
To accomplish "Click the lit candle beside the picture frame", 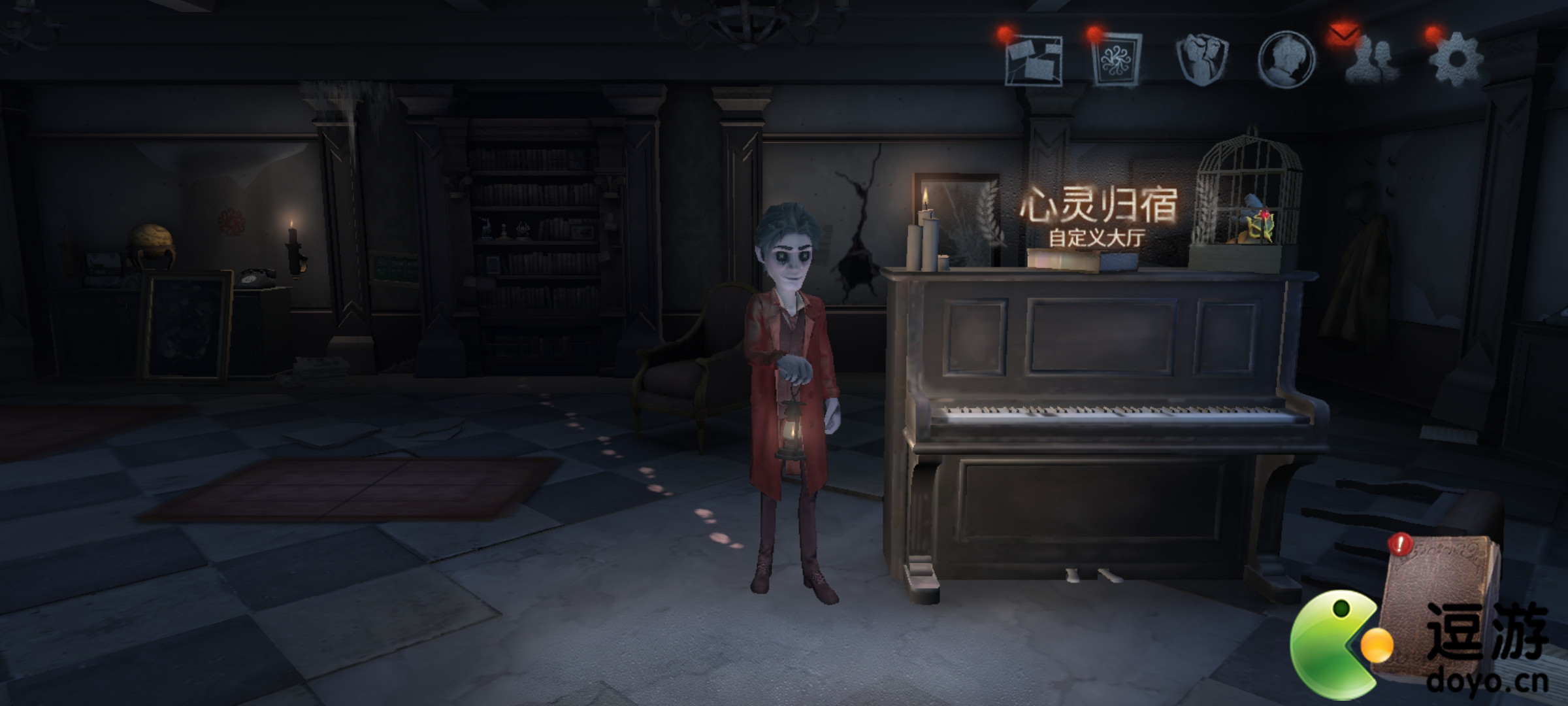I will (925, 209).
